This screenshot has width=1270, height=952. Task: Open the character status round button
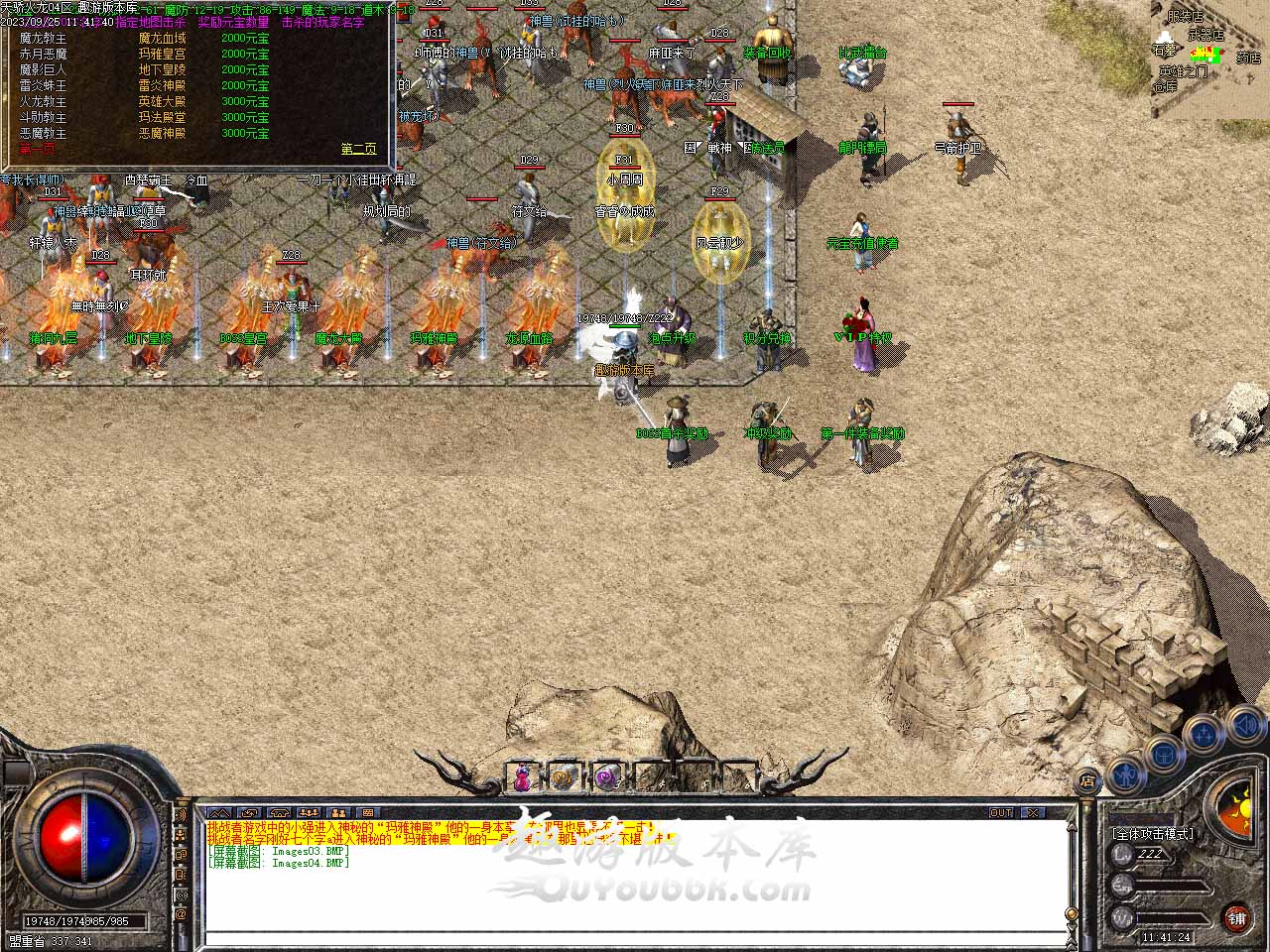tap(1127, 773)
